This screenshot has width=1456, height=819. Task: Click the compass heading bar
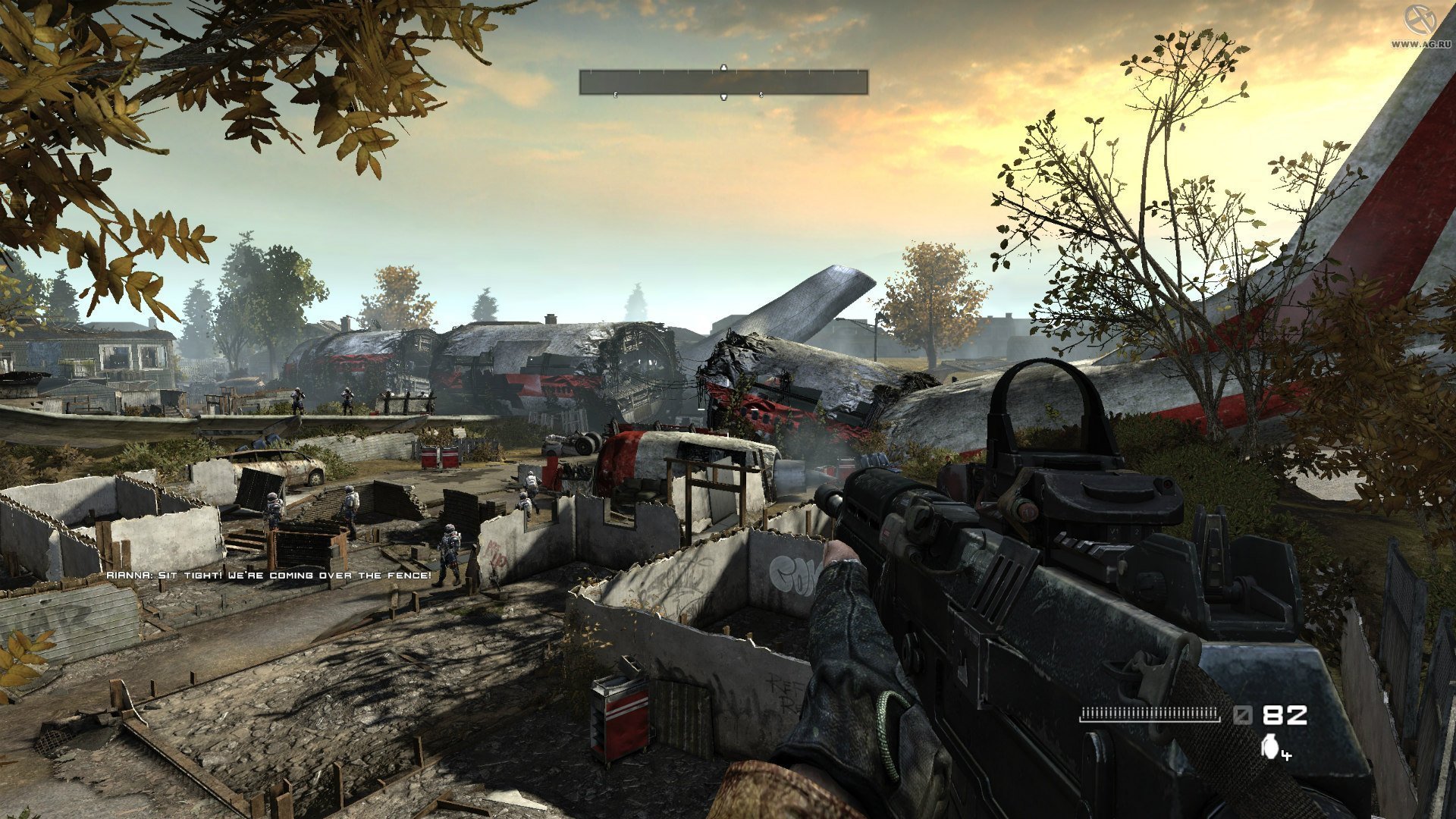coord(723,82)
